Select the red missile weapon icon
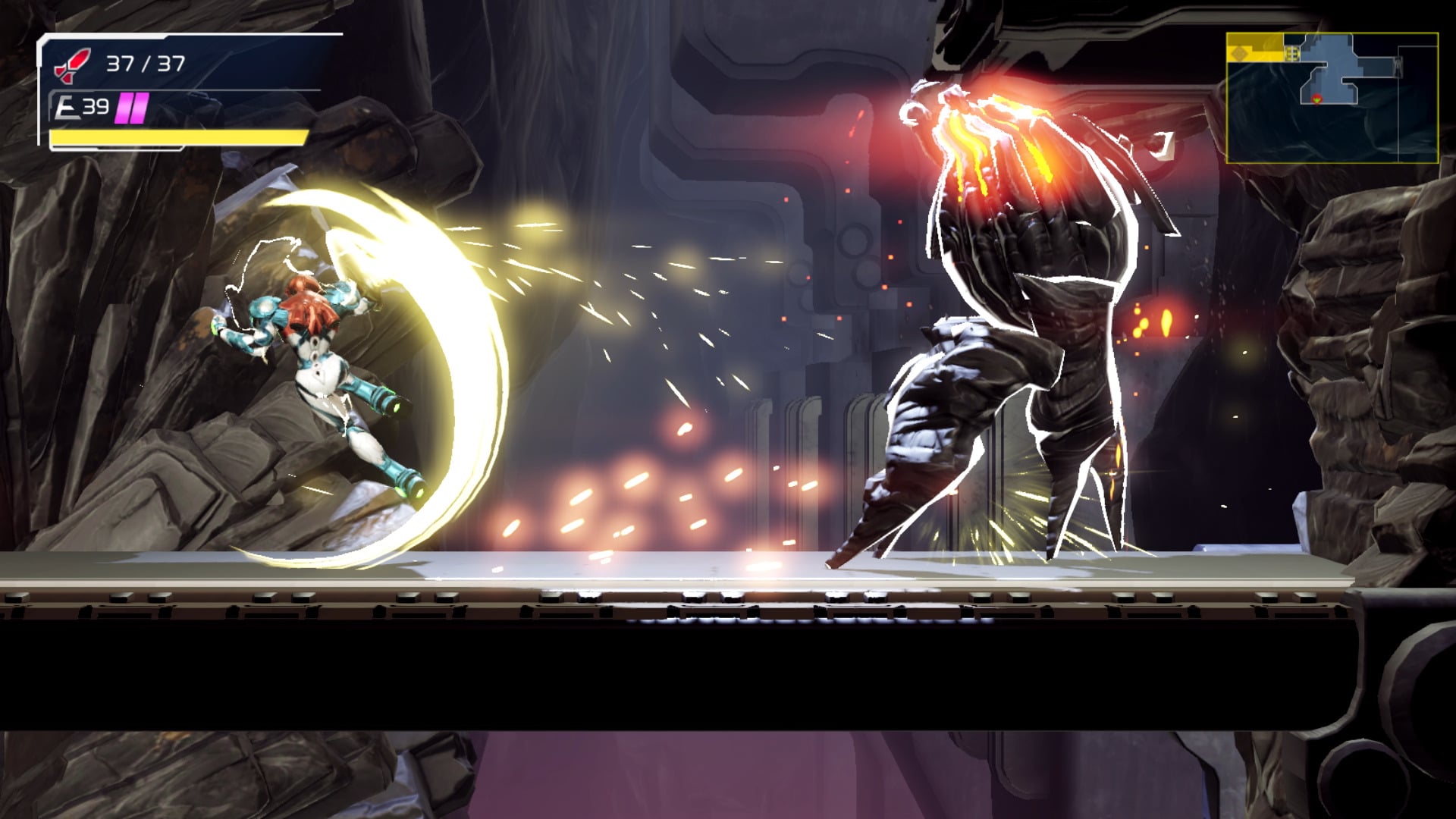This screenshot has height=819, width=1456. [x=72, y=64]
